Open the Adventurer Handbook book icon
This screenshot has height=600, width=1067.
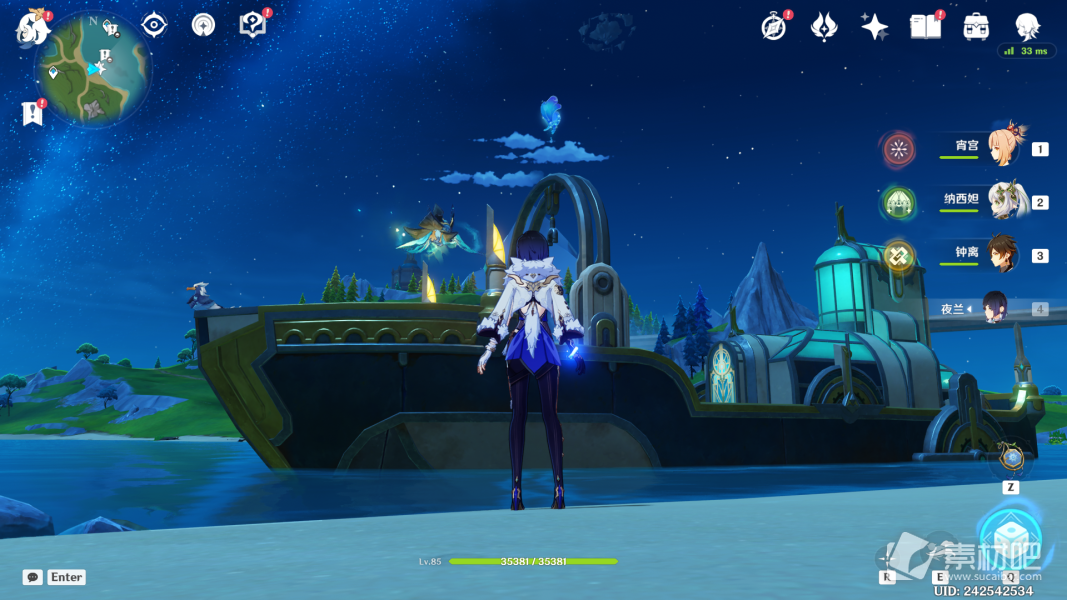click(925, 27)
